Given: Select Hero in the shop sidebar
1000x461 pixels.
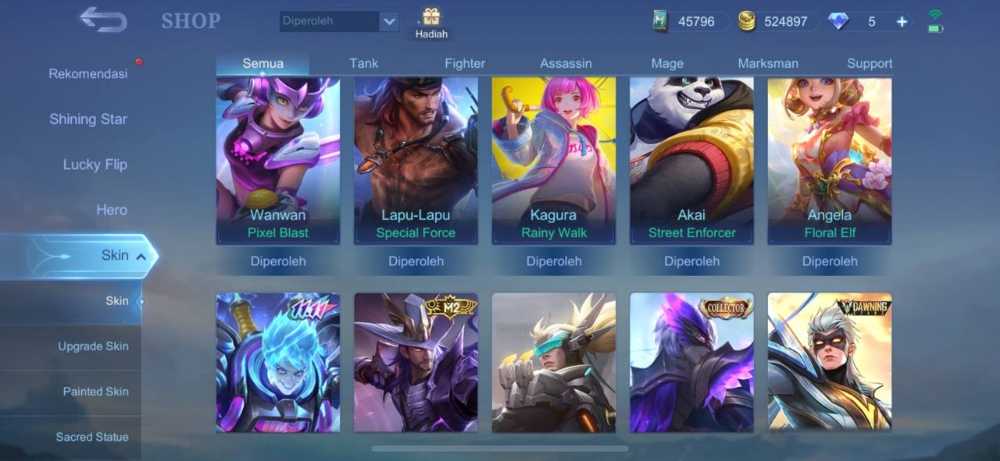Looking at the screenshot, I should tap(112, 210).
